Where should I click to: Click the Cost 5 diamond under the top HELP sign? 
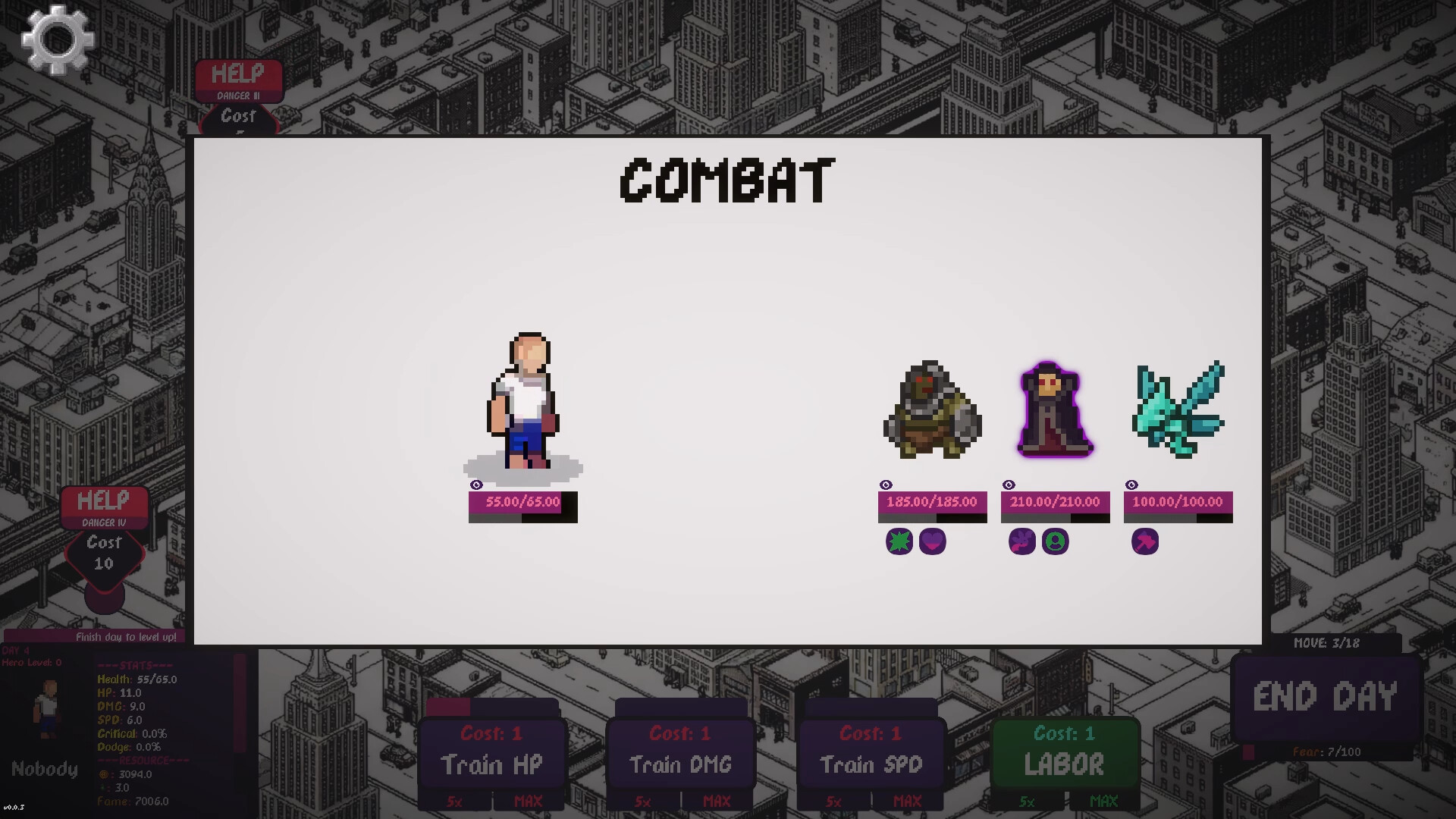coord(239,120)
